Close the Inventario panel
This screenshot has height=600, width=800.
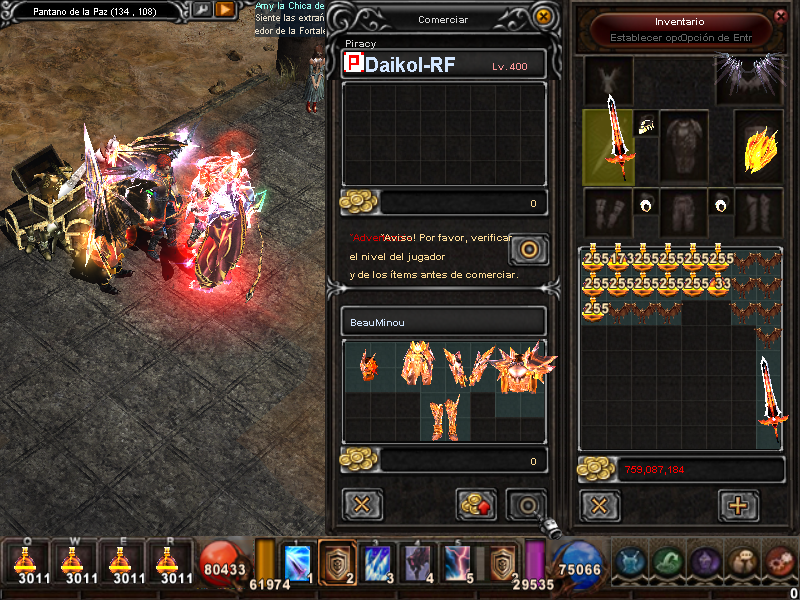[x=780, y=15]
